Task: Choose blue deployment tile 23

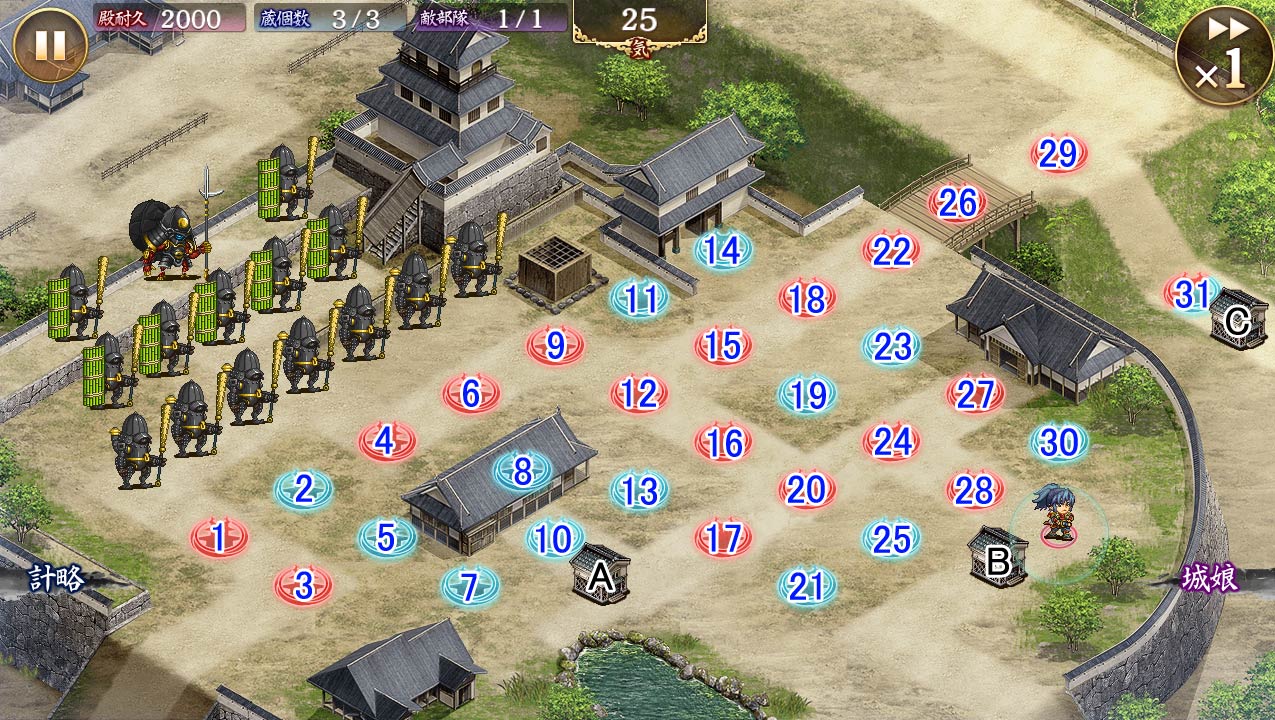Action: click(x=891, y=346)
